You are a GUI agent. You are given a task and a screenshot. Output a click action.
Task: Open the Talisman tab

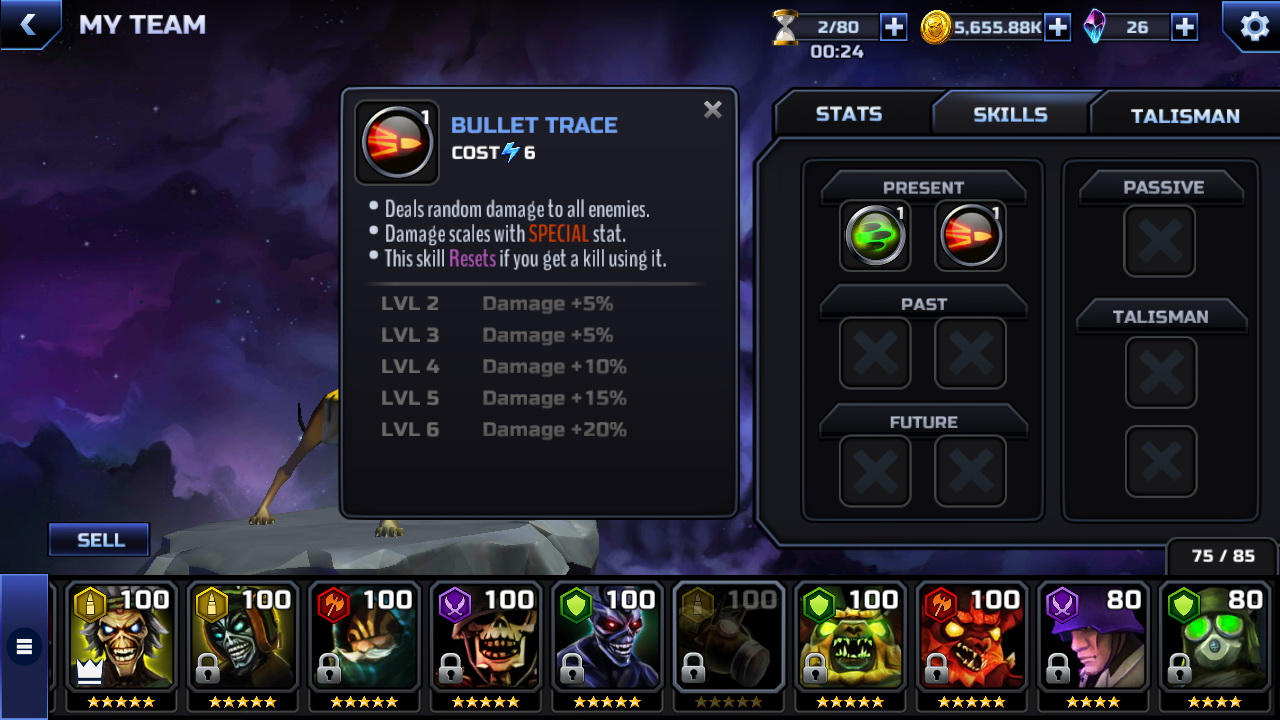(x=1184, y=116)
